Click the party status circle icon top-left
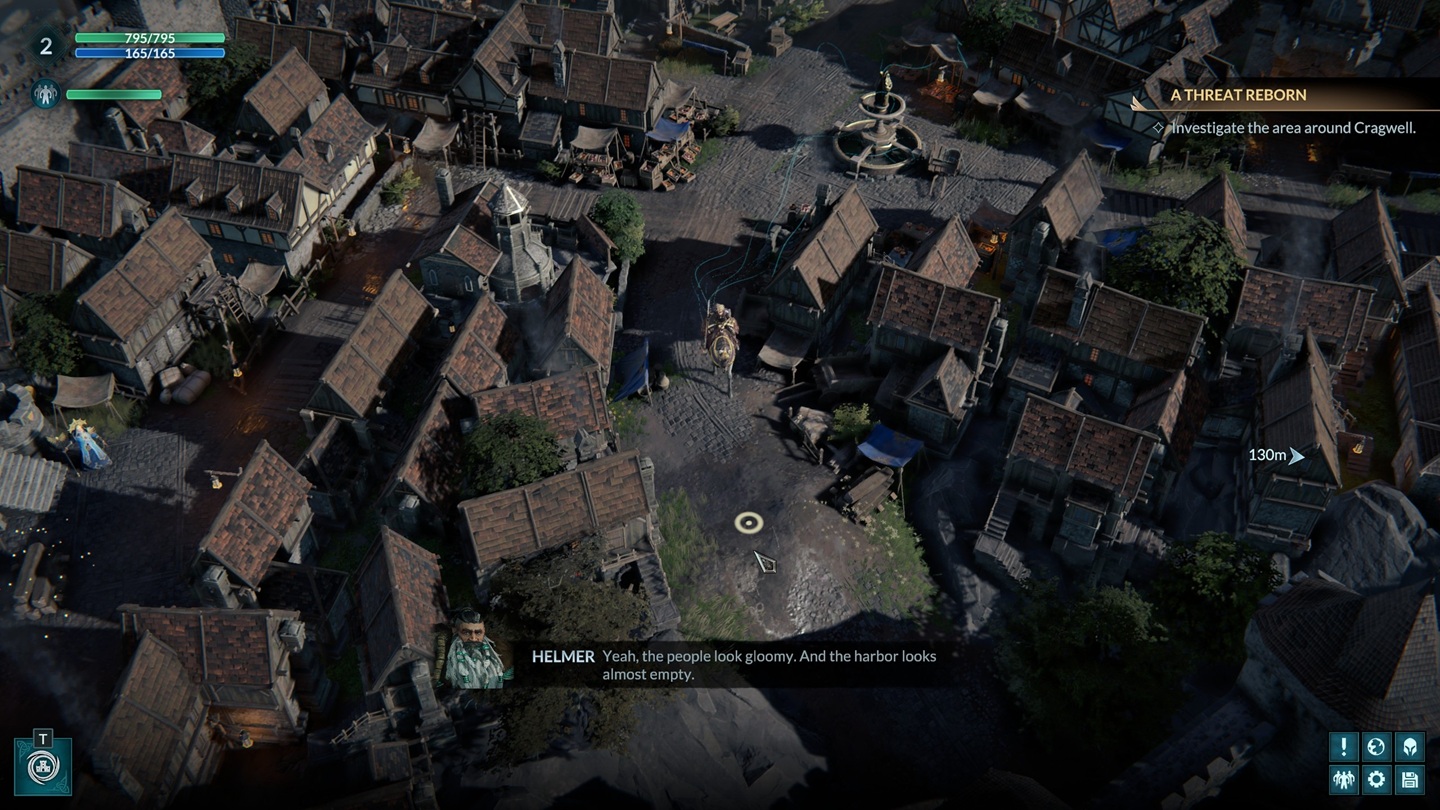The image size is (1440, 810). pyautogui.click(x=44, y=93)
